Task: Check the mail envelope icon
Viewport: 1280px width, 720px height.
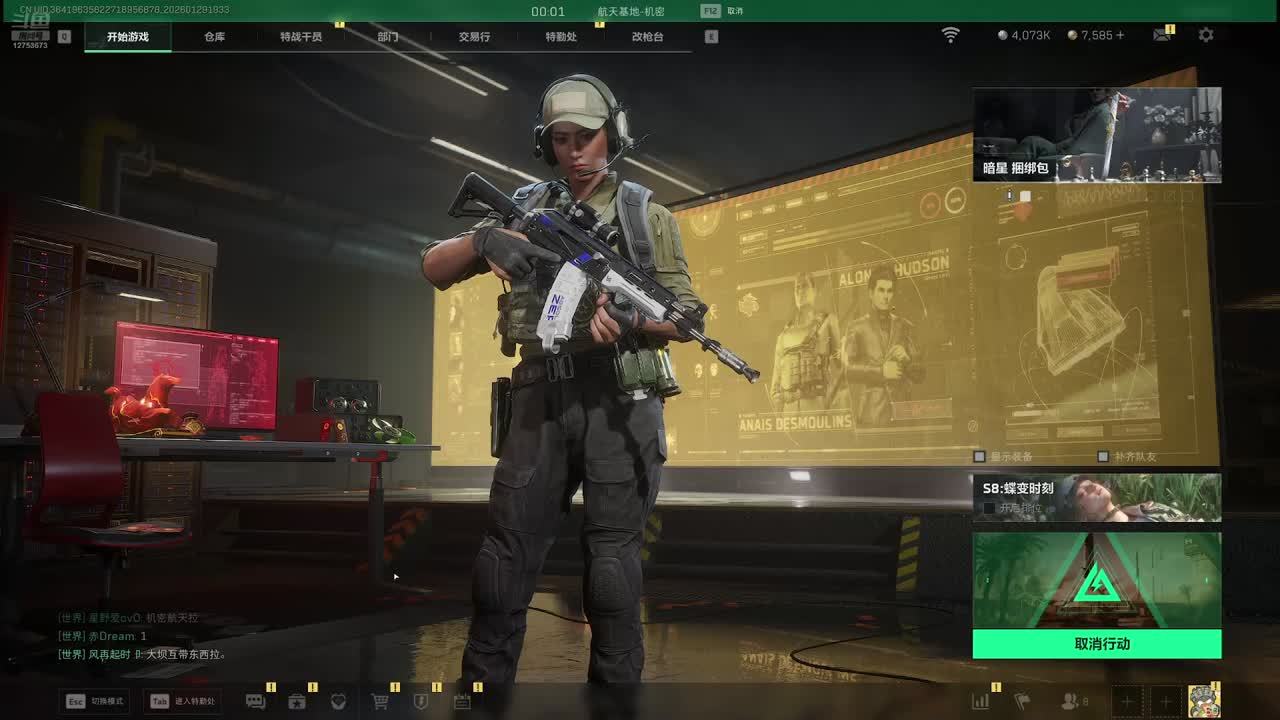Action: pyautogui.click(x=1161, y=35)
